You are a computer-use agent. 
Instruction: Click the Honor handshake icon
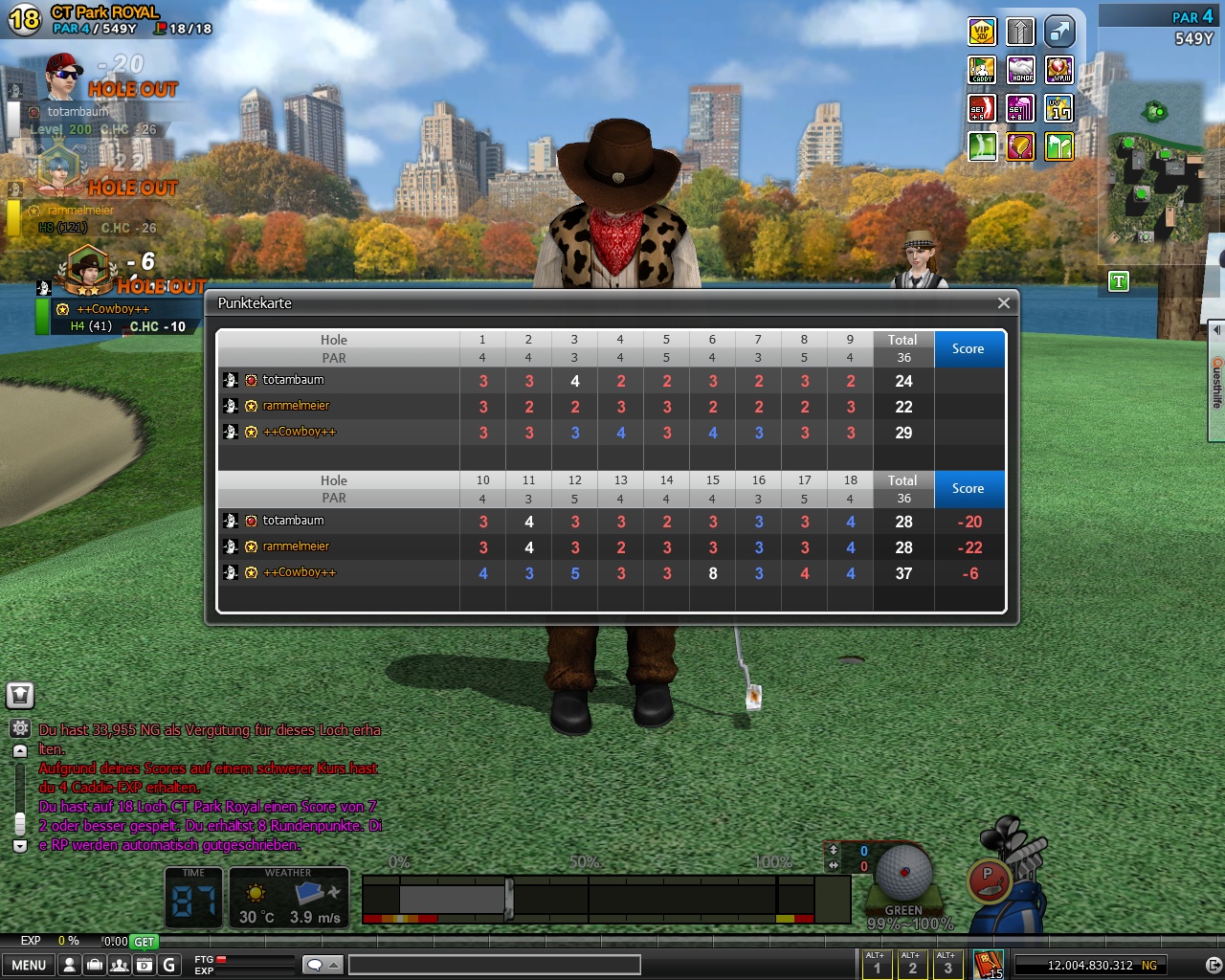[x=1021, y=70]
